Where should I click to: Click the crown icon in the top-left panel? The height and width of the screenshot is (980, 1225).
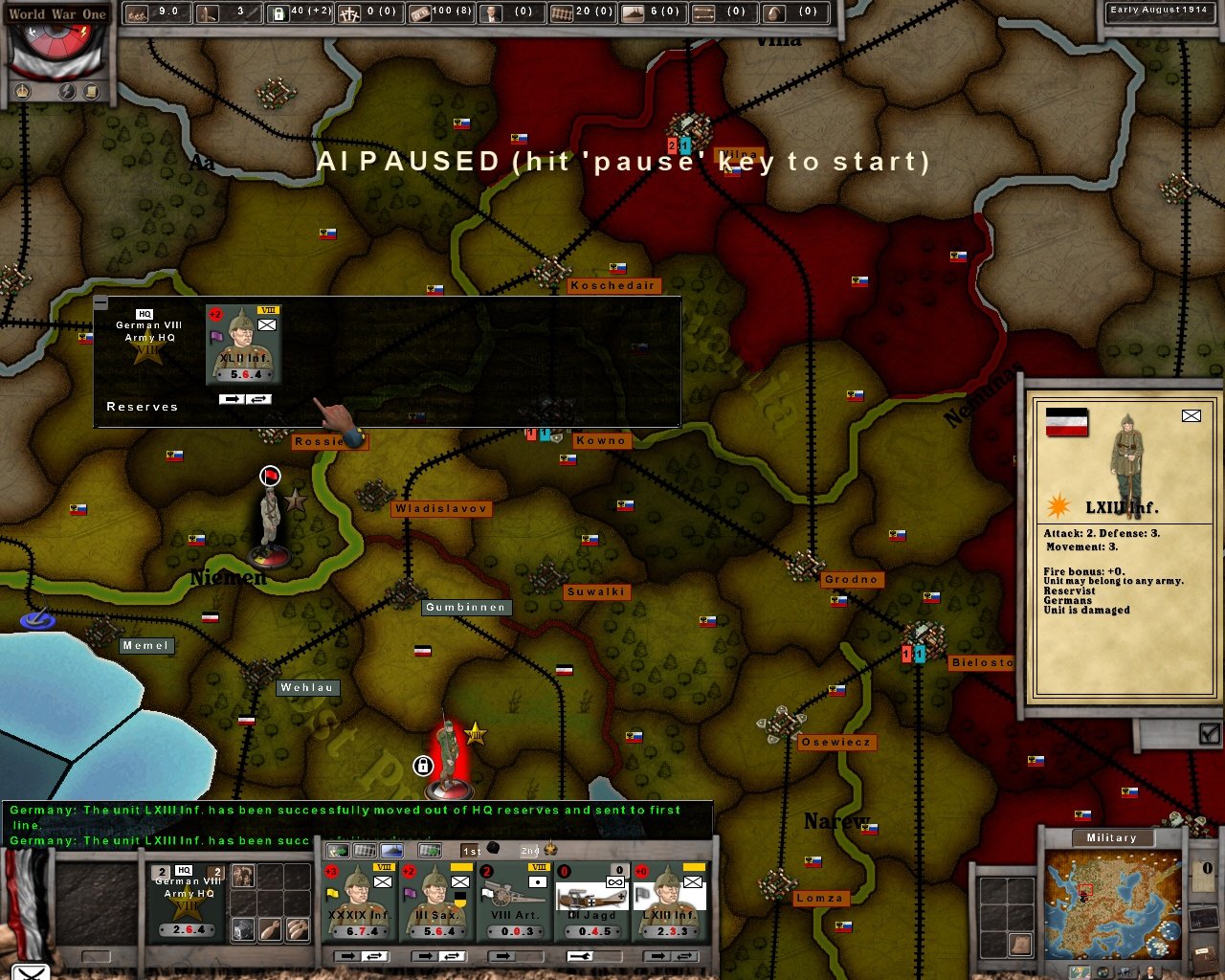click(x=22, y=91)
